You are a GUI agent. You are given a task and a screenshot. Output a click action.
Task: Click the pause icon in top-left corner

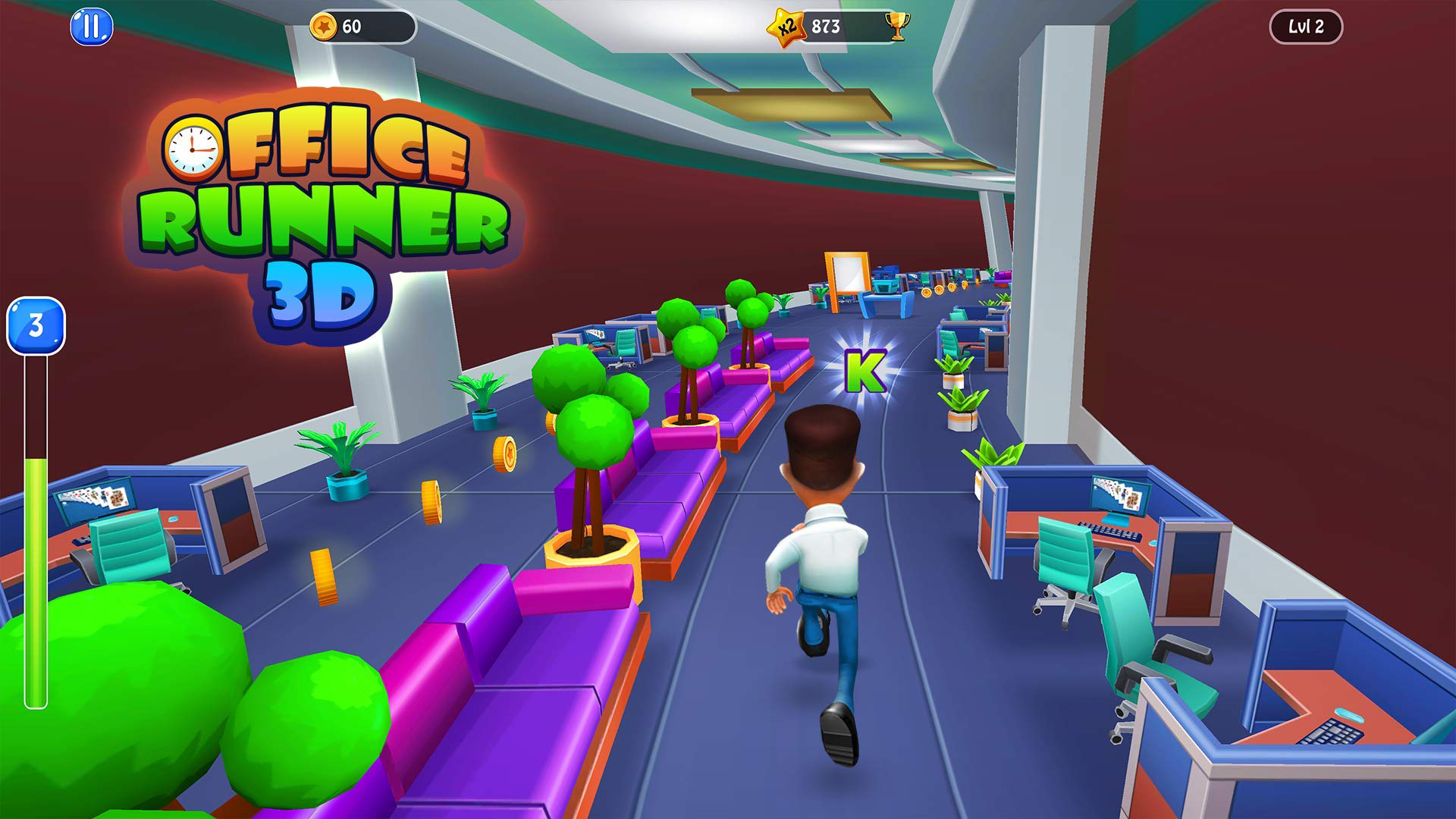point(91,27)
